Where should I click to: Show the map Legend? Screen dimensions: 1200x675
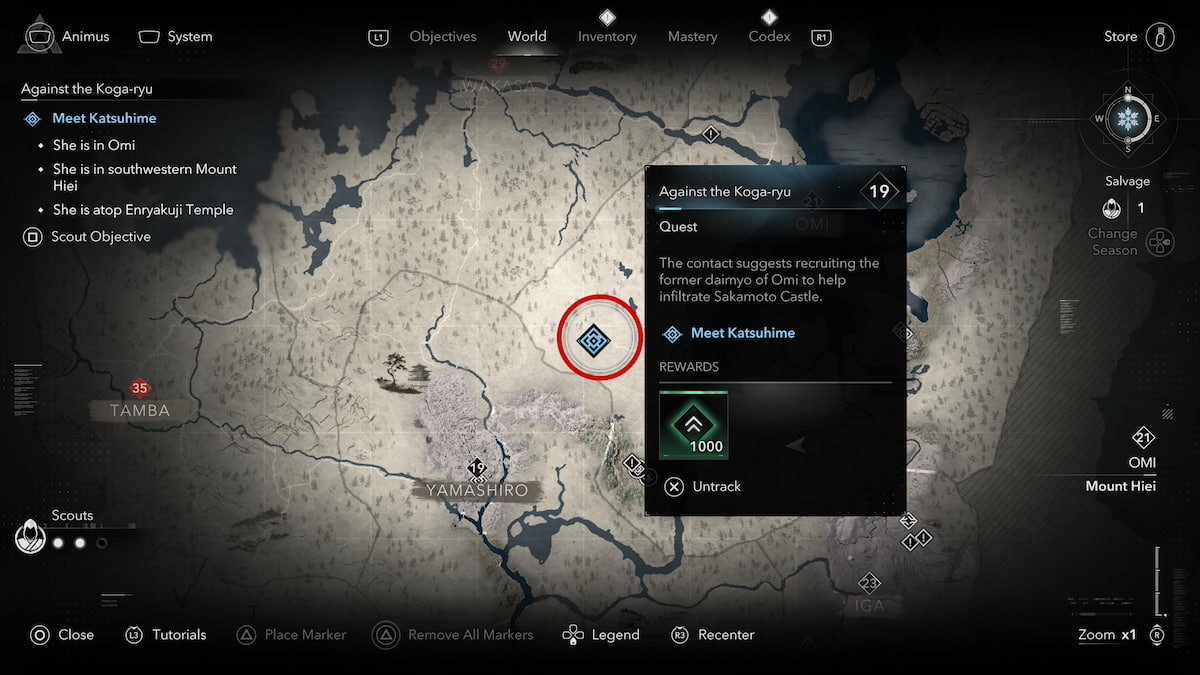602,635
